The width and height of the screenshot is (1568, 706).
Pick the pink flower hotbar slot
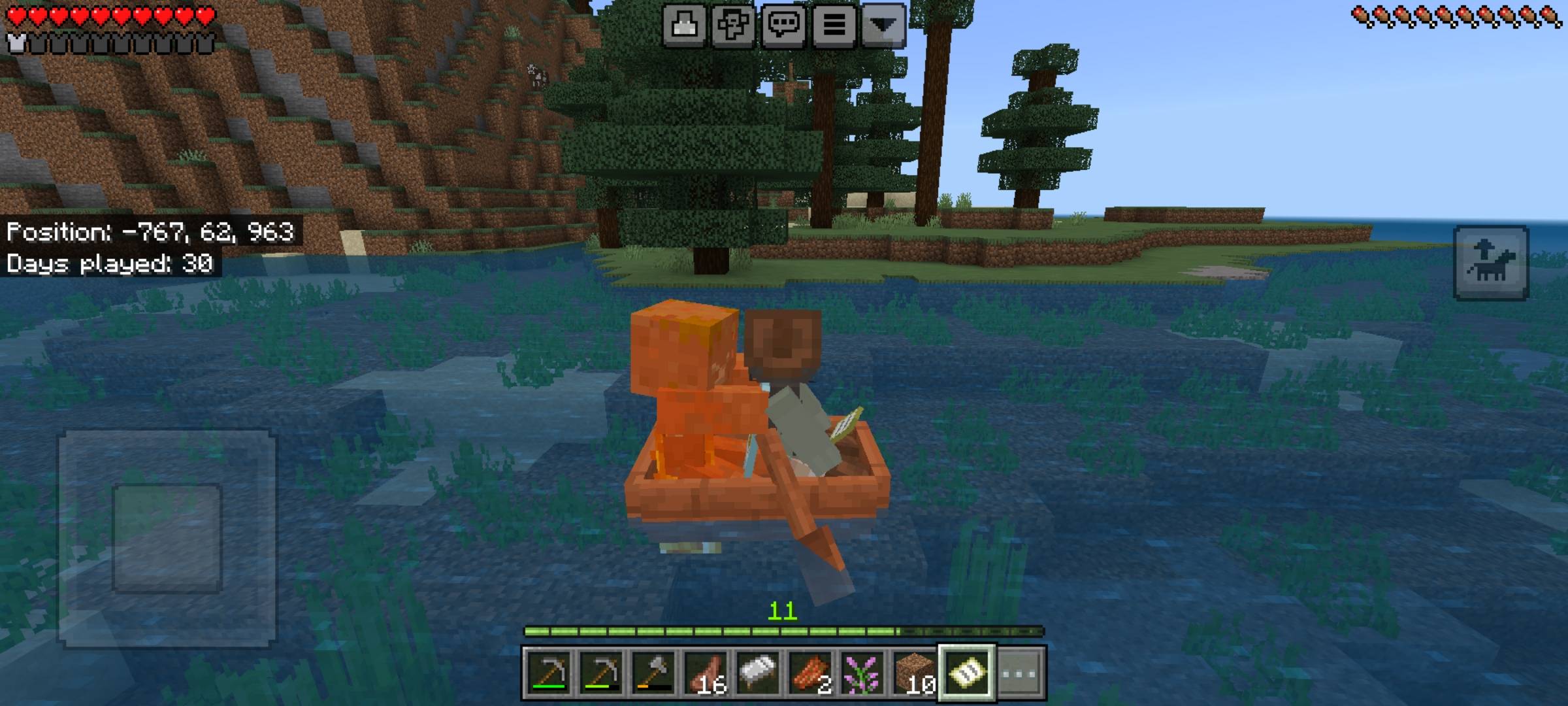coord(862,673)
